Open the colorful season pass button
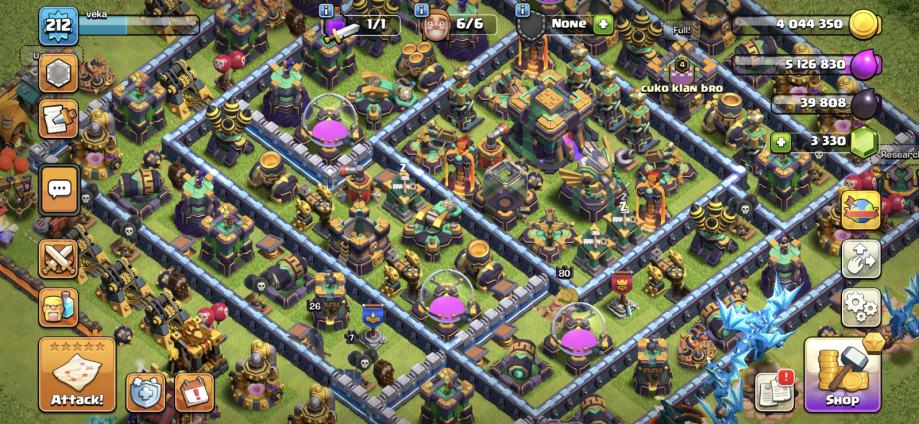 [860, 210]
